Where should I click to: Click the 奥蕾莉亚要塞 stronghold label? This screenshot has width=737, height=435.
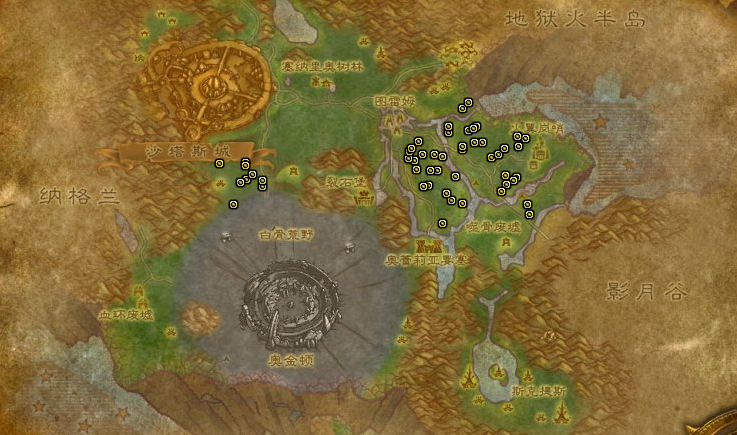428,260
